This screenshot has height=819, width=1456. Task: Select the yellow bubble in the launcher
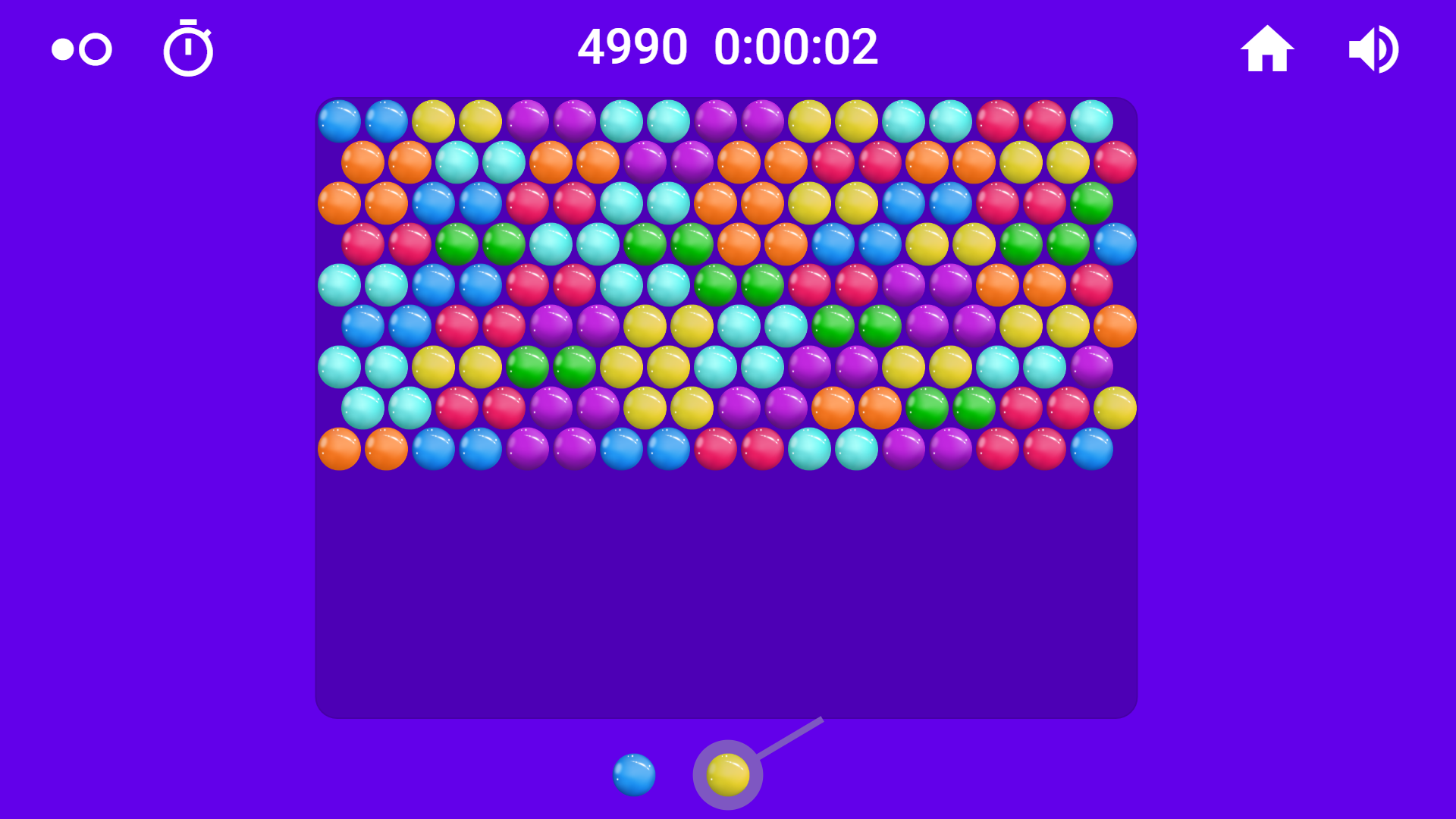coord(726,775)
